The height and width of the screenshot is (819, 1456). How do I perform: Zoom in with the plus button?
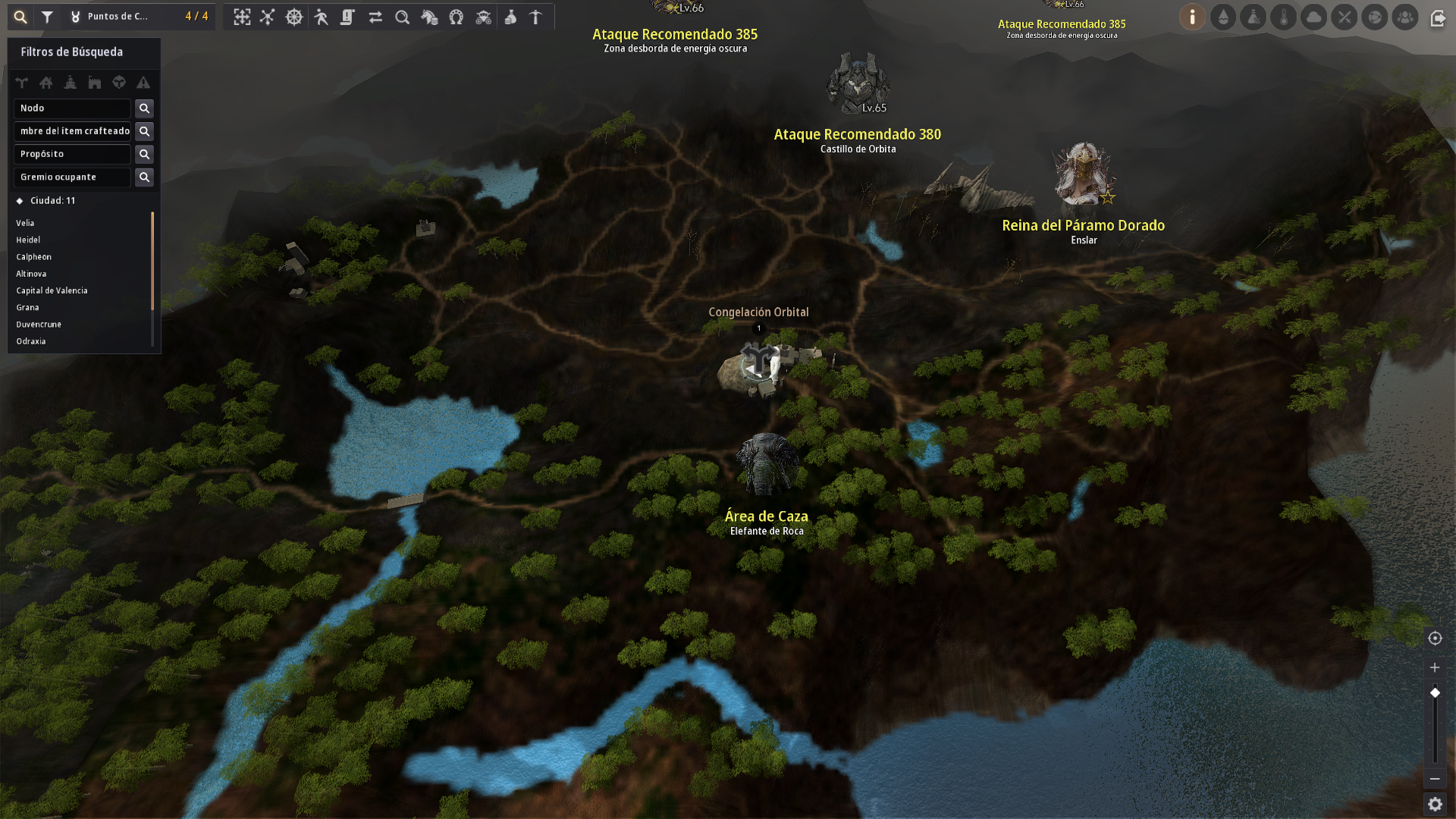click(x=1435, y=667)
